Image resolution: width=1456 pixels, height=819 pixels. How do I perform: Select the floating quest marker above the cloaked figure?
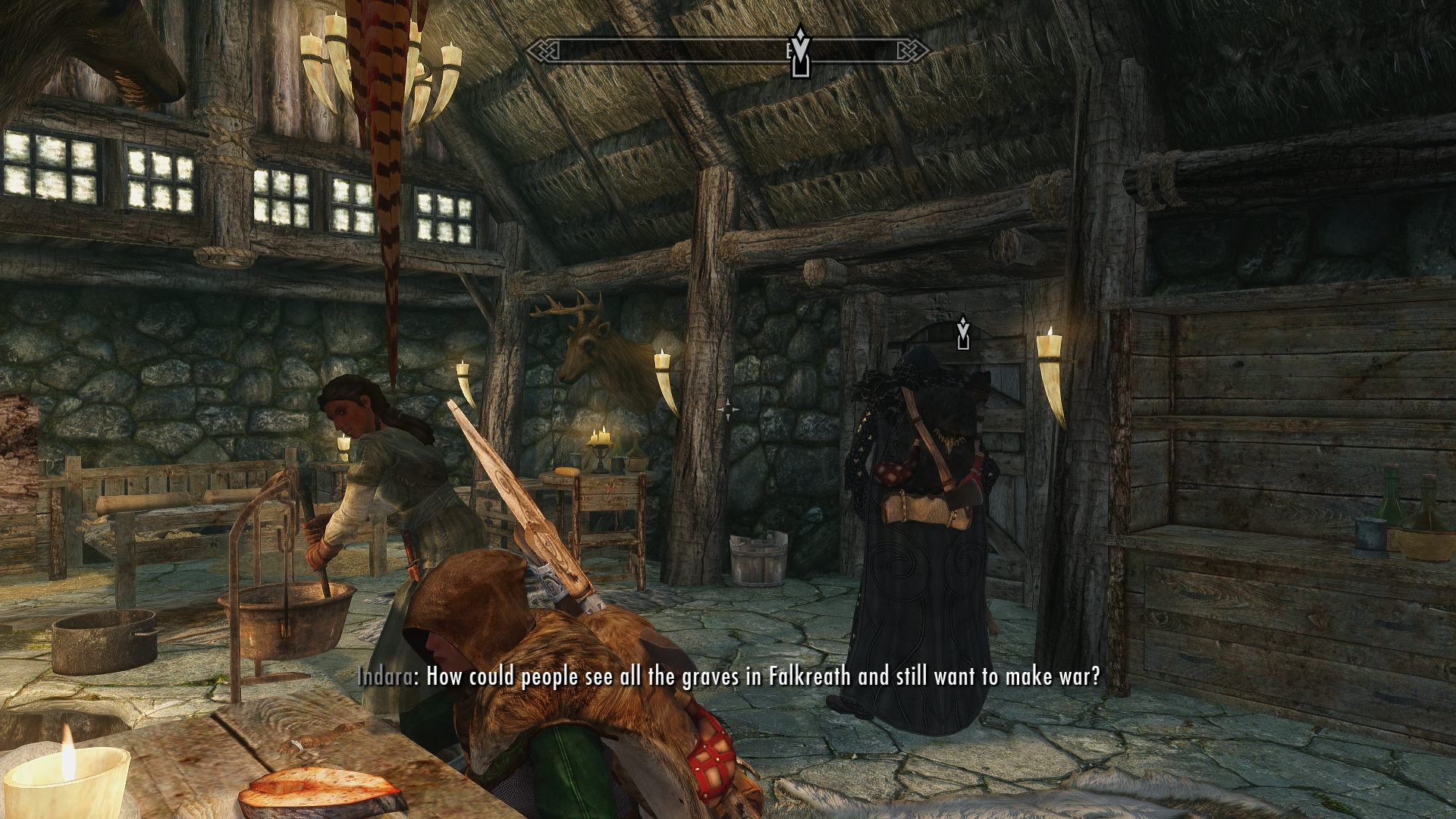coord(963,333)
